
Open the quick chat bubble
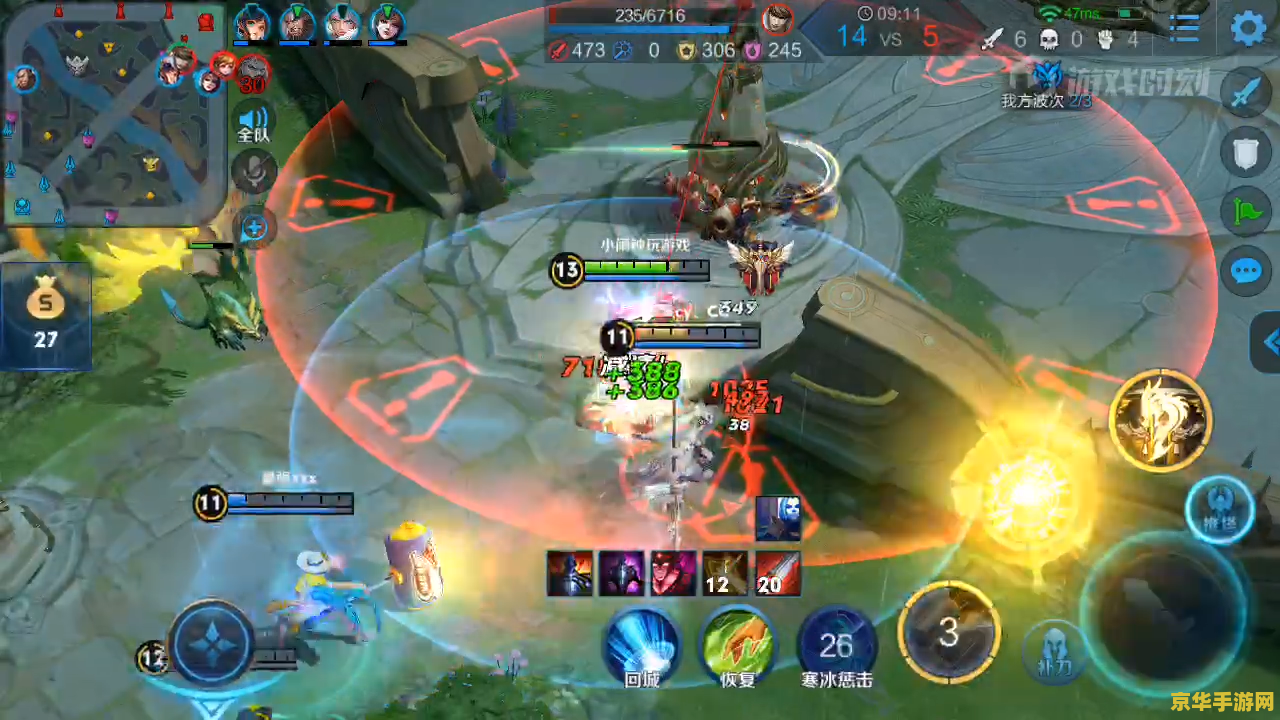pyautogui.click(x=1246, y=270)
